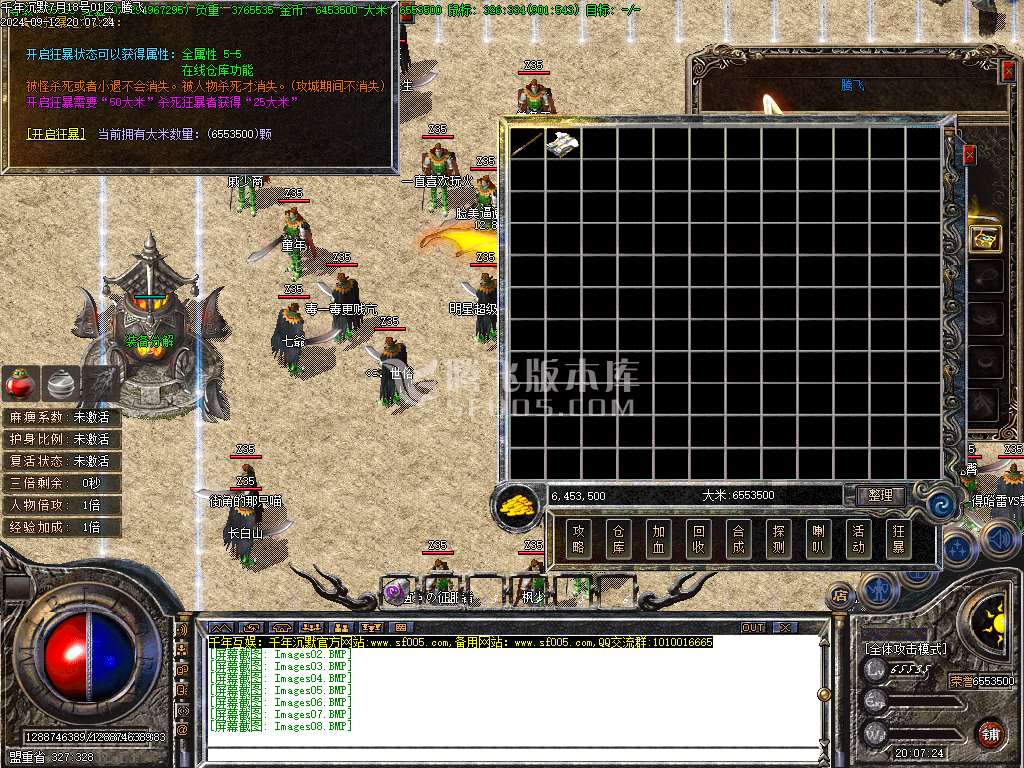
Task: Use the red potion quick slot
Action: [20, 381]
